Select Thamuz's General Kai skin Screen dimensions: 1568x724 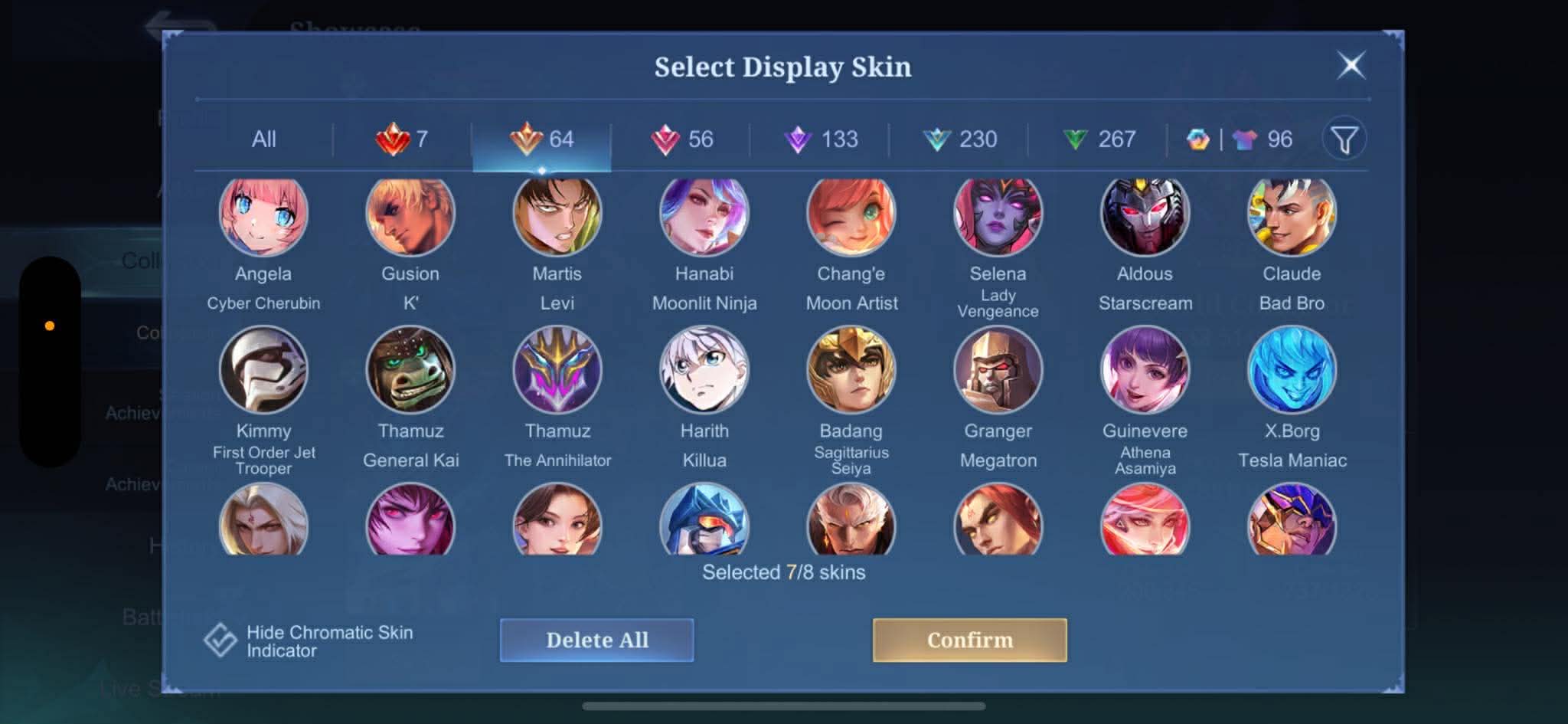tap(410, 370)
